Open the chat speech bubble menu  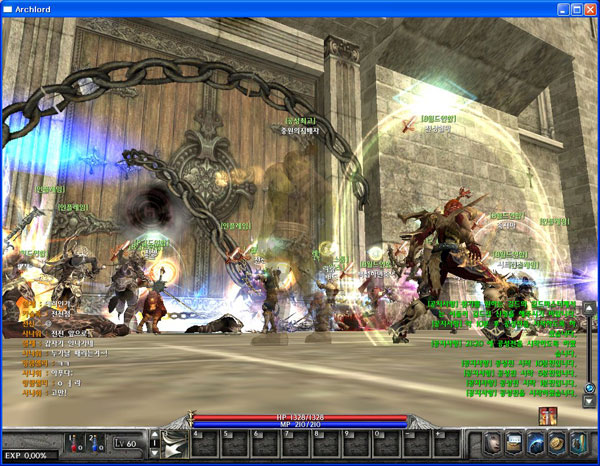click(x=513, y=443)
